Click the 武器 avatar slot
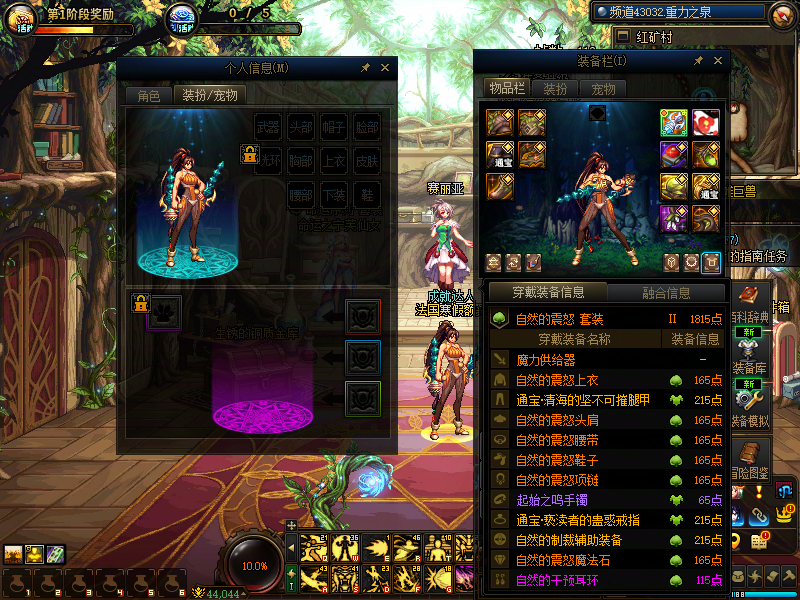 (x=268, y=128)
